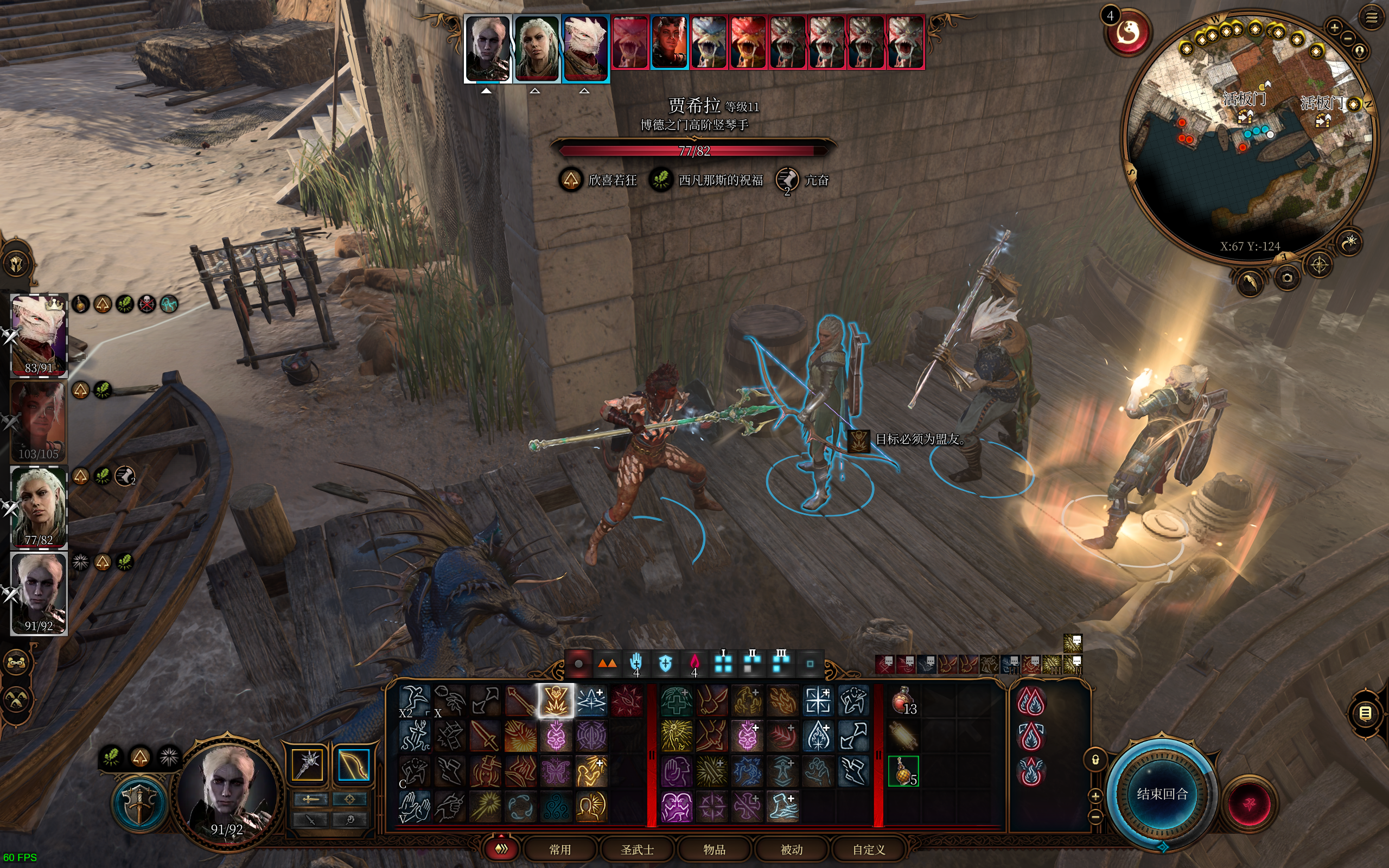This screenshot has height=868, width=1389.
Task: Select Jaheira's party portrait with 77/82 health
Action: [39, 507]
